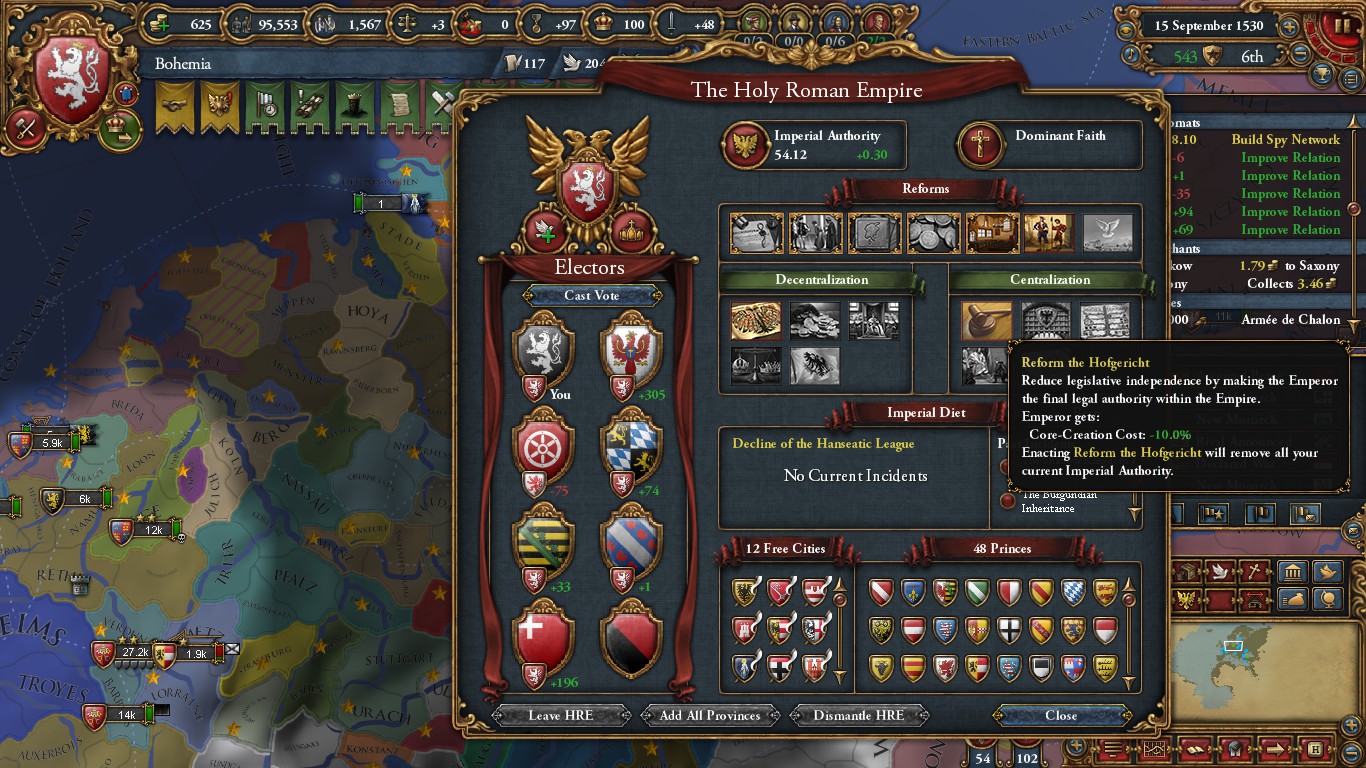Click the Leave HRE button
The width and height of the screenshot is (1366, 768).
coord(559,715)
